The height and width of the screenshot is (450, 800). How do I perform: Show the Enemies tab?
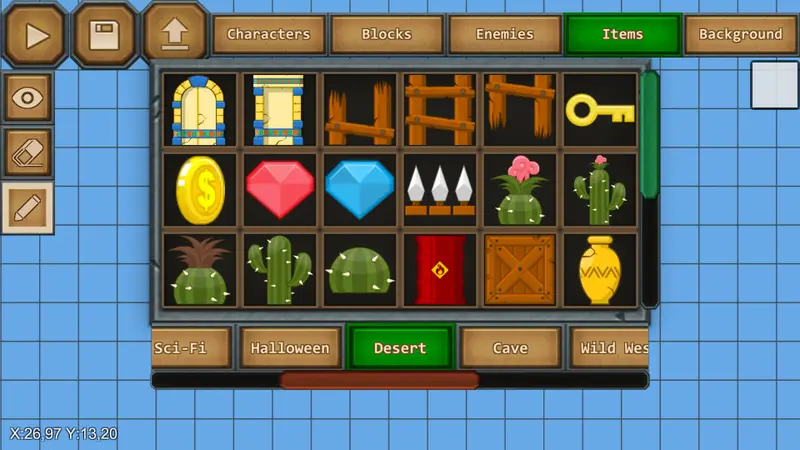coord(504,34)
